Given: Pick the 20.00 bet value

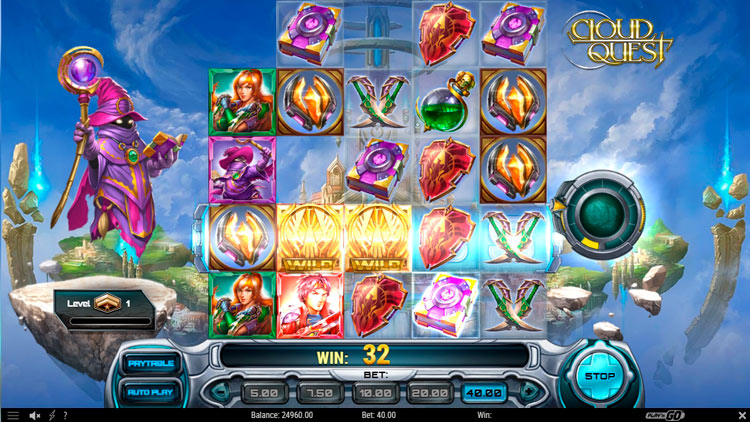Looking at the screenshot, I should pyautogui.click(x=428, y=392).
